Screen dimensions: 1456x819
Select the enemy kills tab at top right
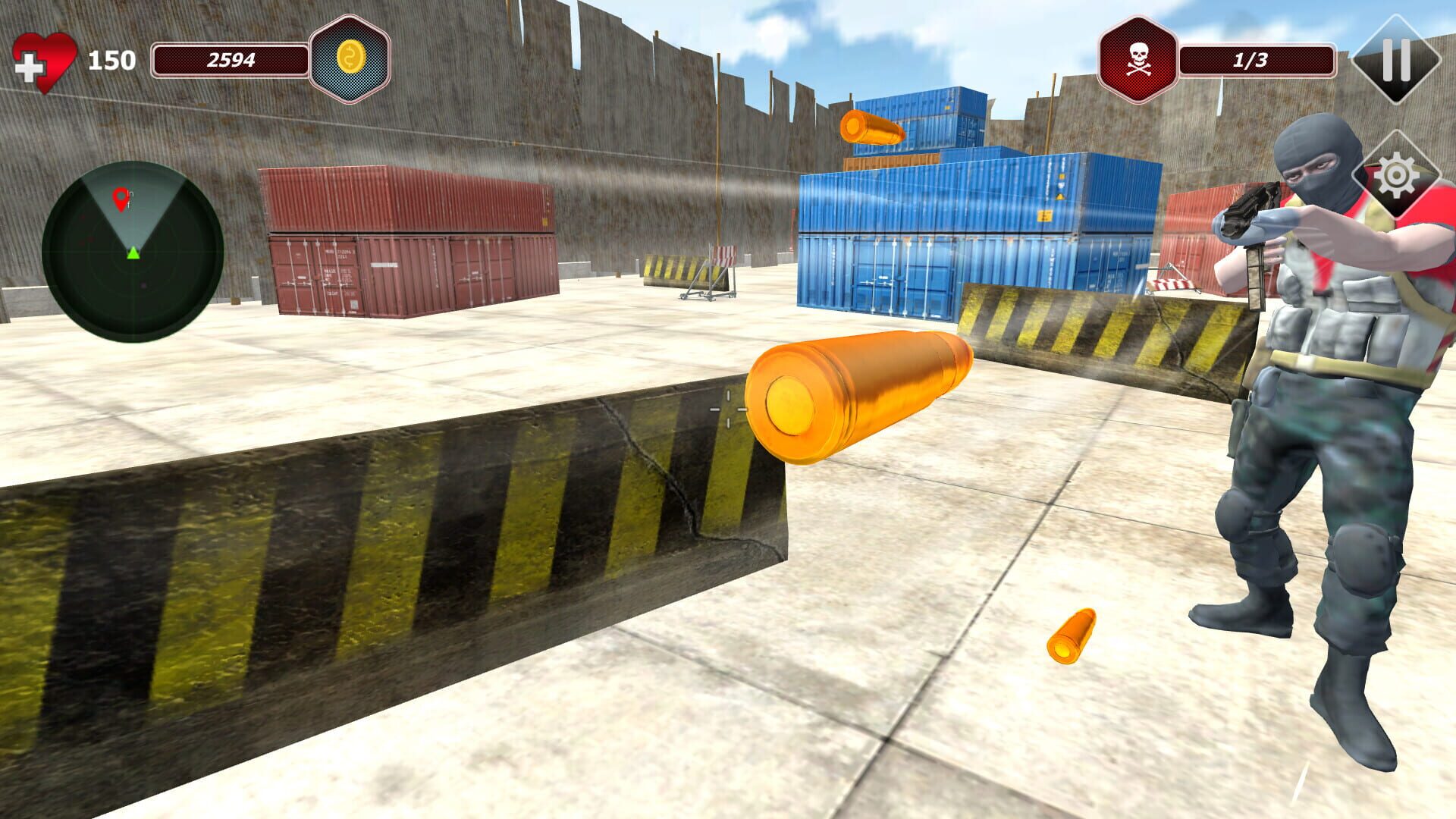(x=1137, y=57)
